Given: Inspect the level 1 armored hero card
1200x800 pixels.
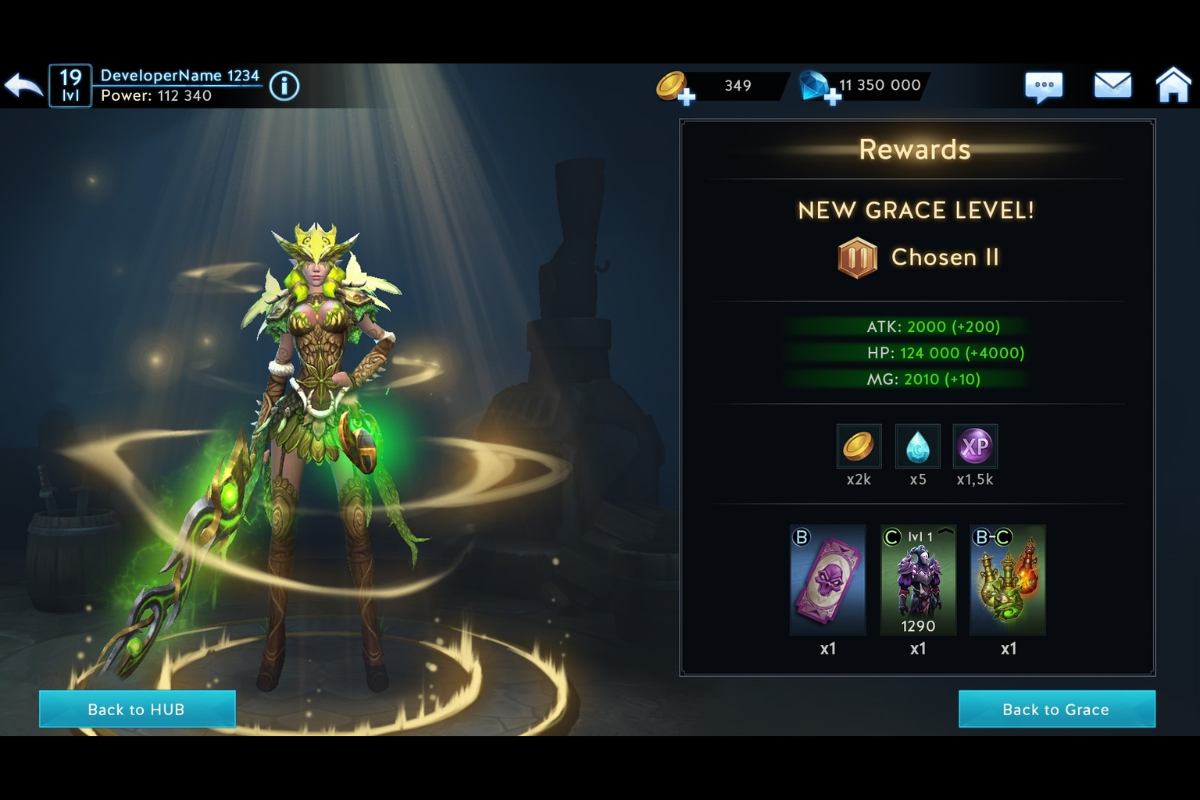Looking at the screenshot, I should click(x=918, y=580).
